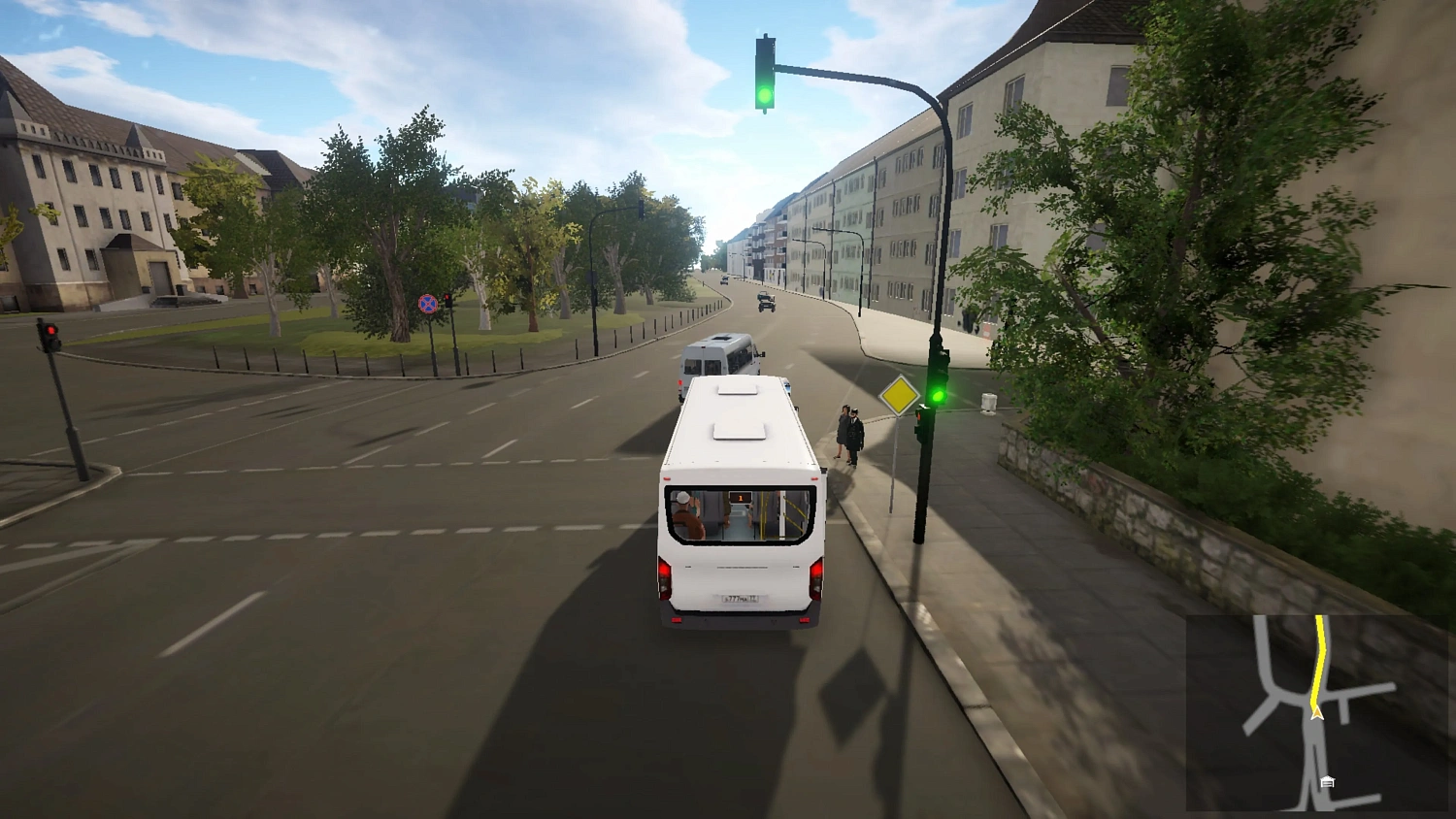Select the pedestrian in the black coat
Viewport: 1456px width, 819px height.
click(853, 431)
